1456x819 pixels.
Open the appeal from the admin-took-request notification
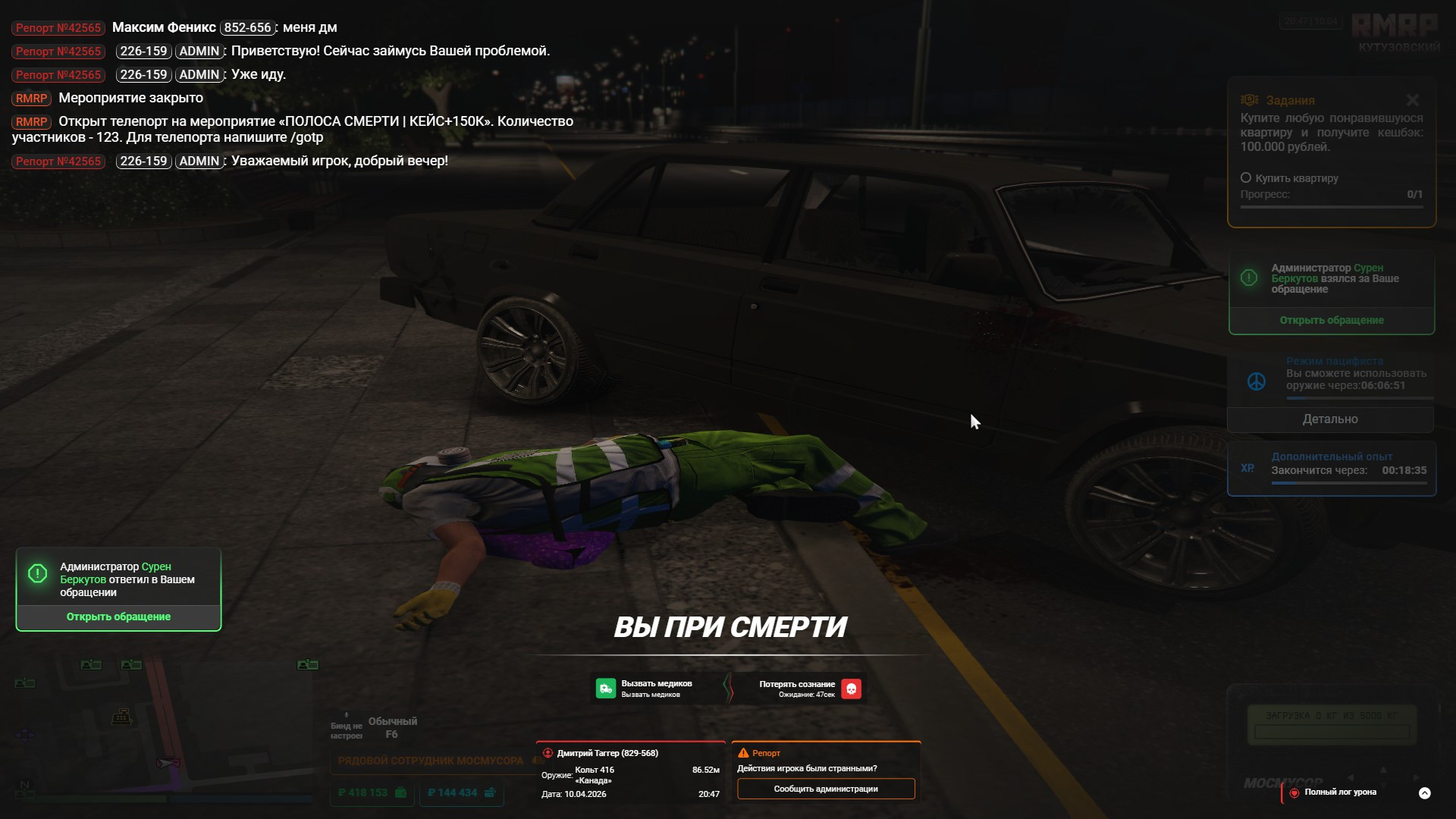(1331, 320)
